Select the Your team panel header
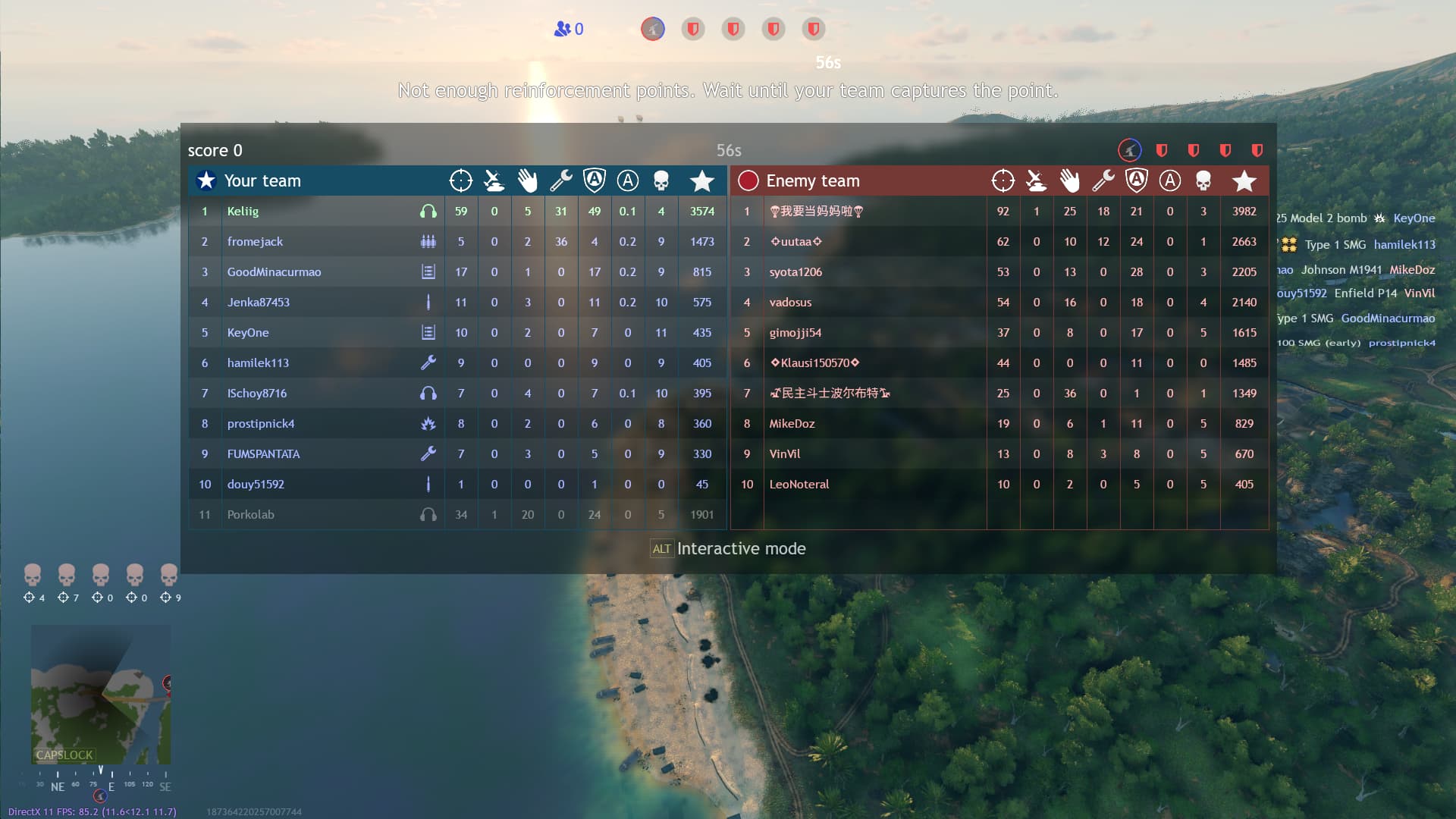This screenshot has width=1456, height=819. (x=262, y=180)
